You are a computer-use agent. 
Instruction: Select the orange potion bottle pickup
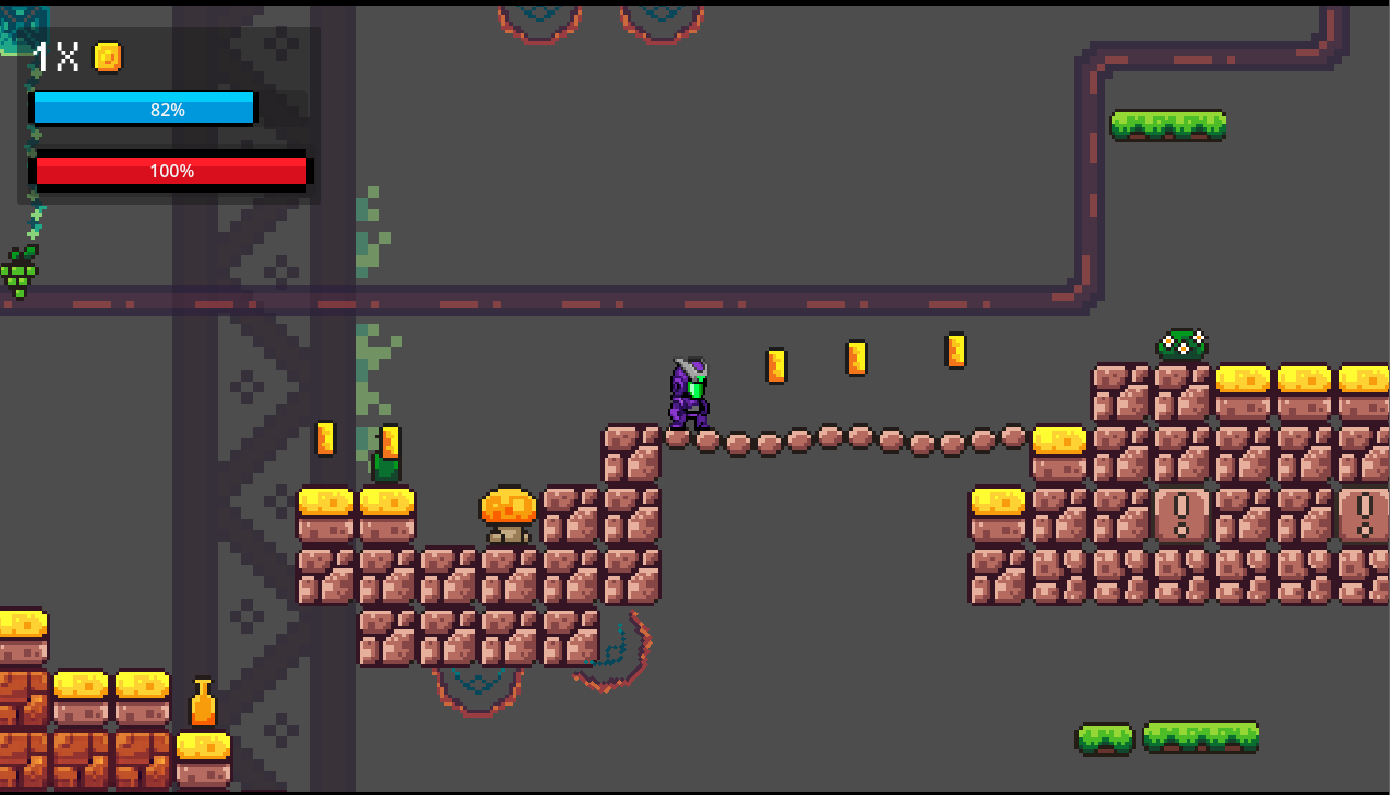205,701
